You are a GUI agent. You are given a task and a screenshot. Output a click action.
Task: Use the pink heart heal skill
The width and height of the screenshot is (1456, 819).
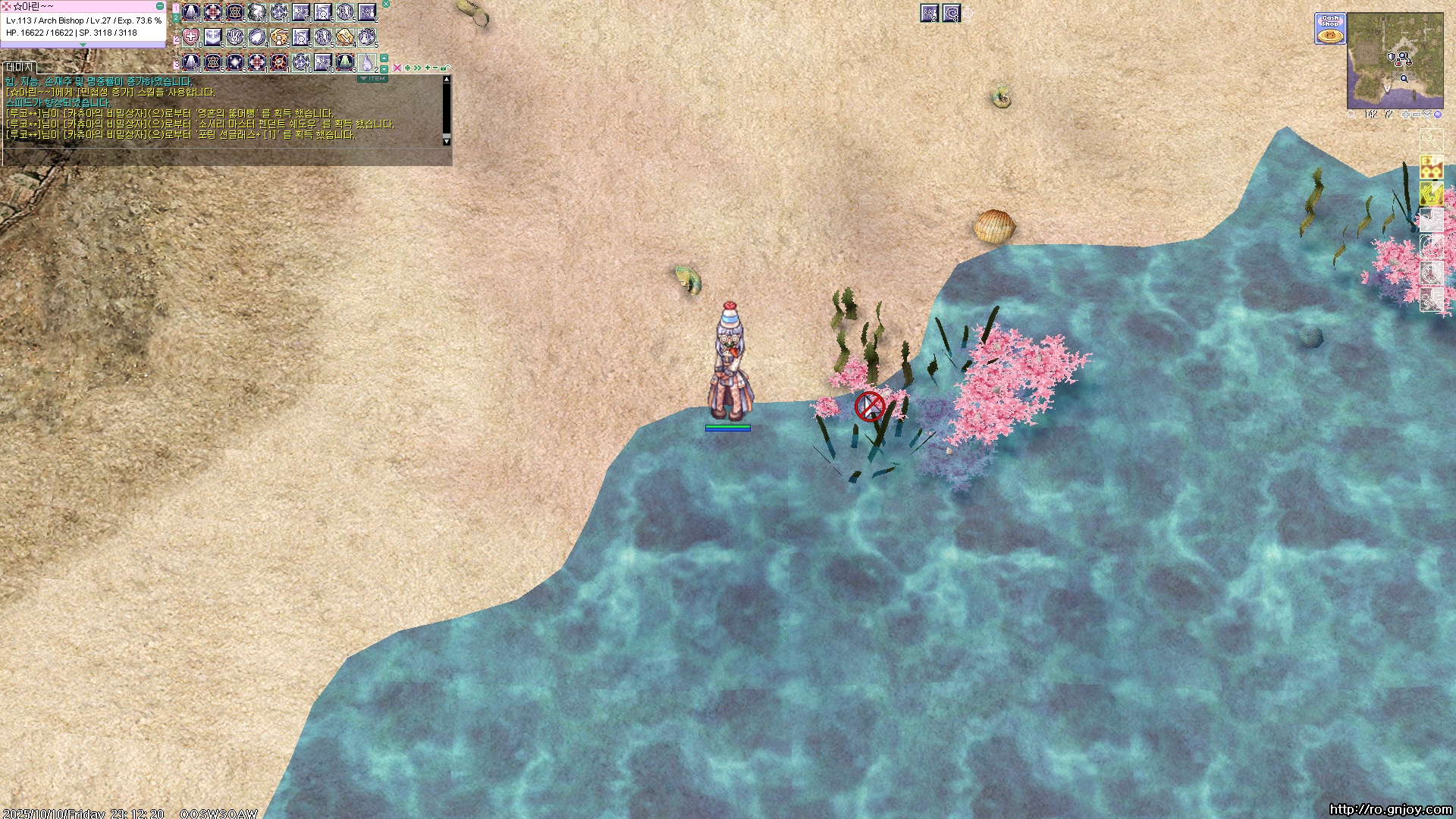pyautogui.click(x=191, y=37)
